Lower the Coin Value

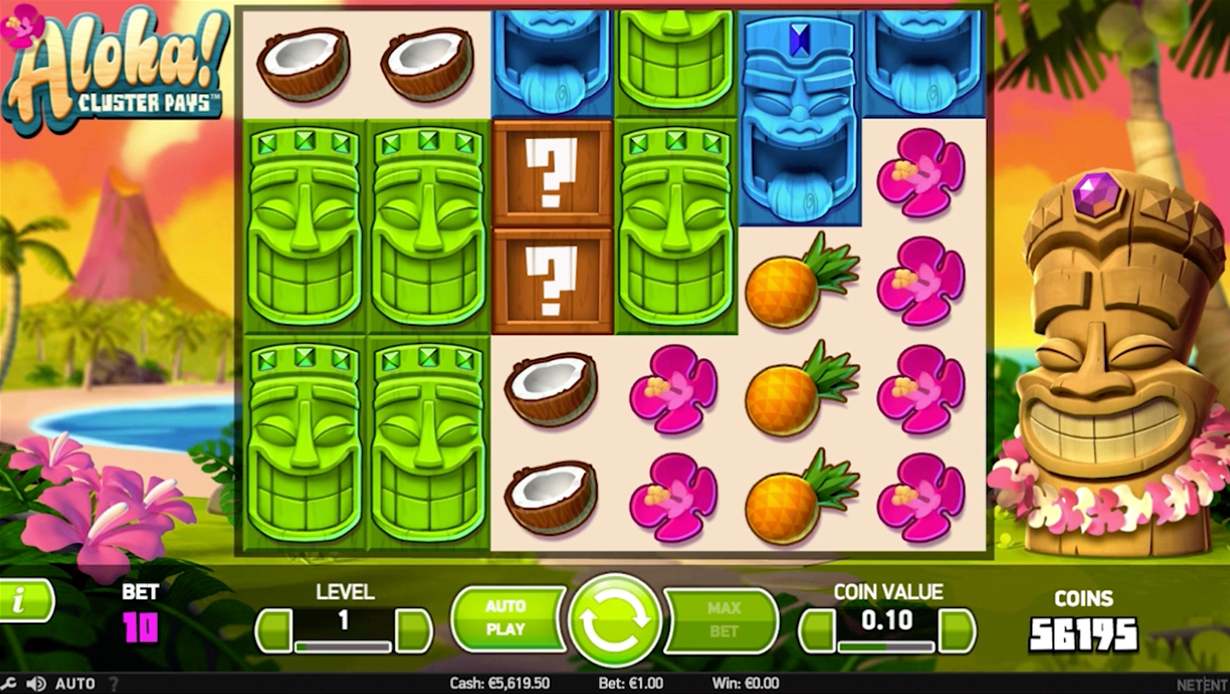pos(817,631)
